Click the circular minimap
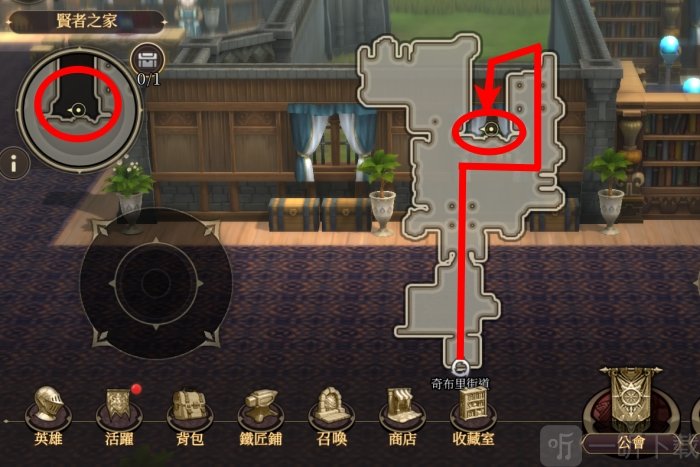This screenshot has width=700, height=467. coord(77,106)
